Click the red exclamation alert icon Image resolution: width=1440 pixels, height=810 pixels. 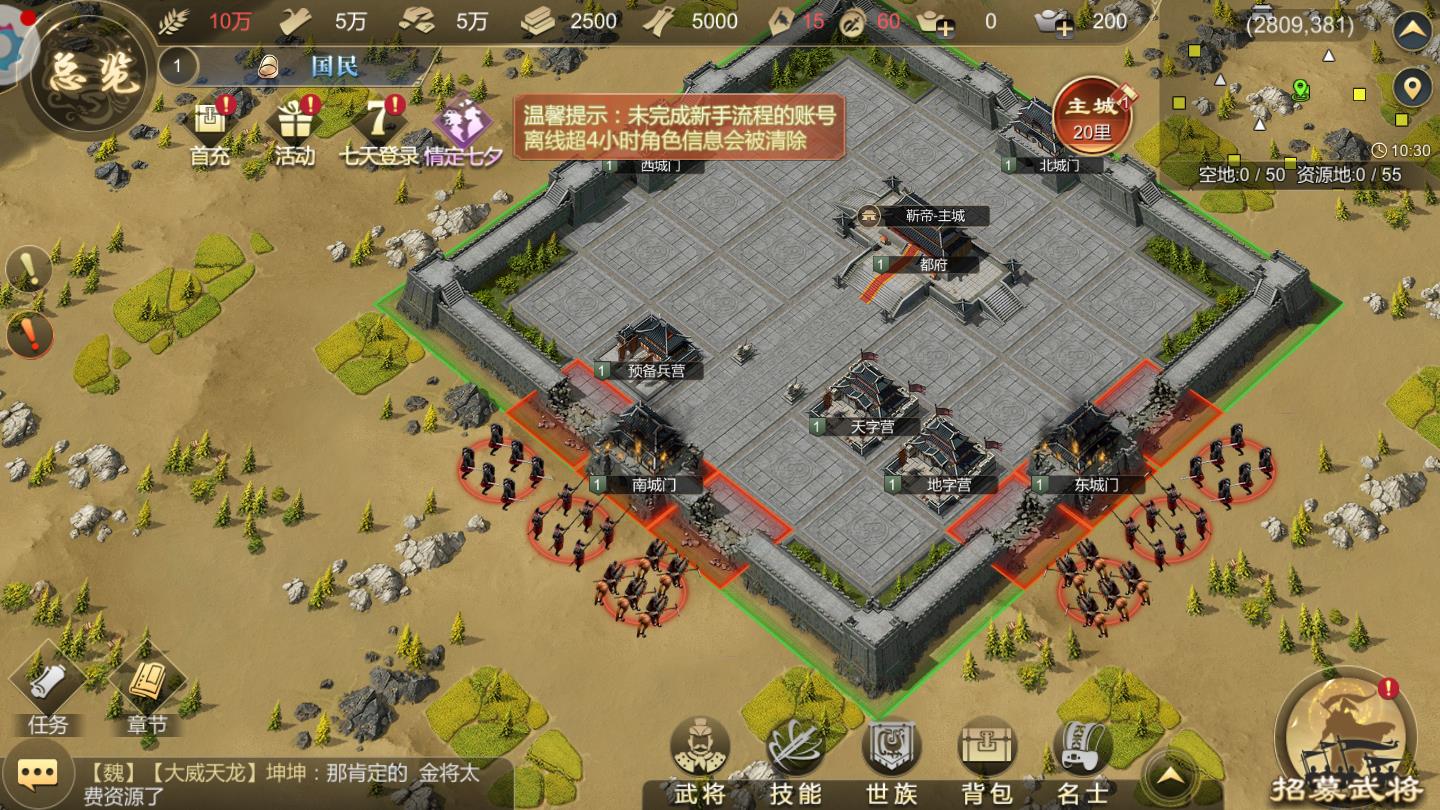[x=29, y=335]
